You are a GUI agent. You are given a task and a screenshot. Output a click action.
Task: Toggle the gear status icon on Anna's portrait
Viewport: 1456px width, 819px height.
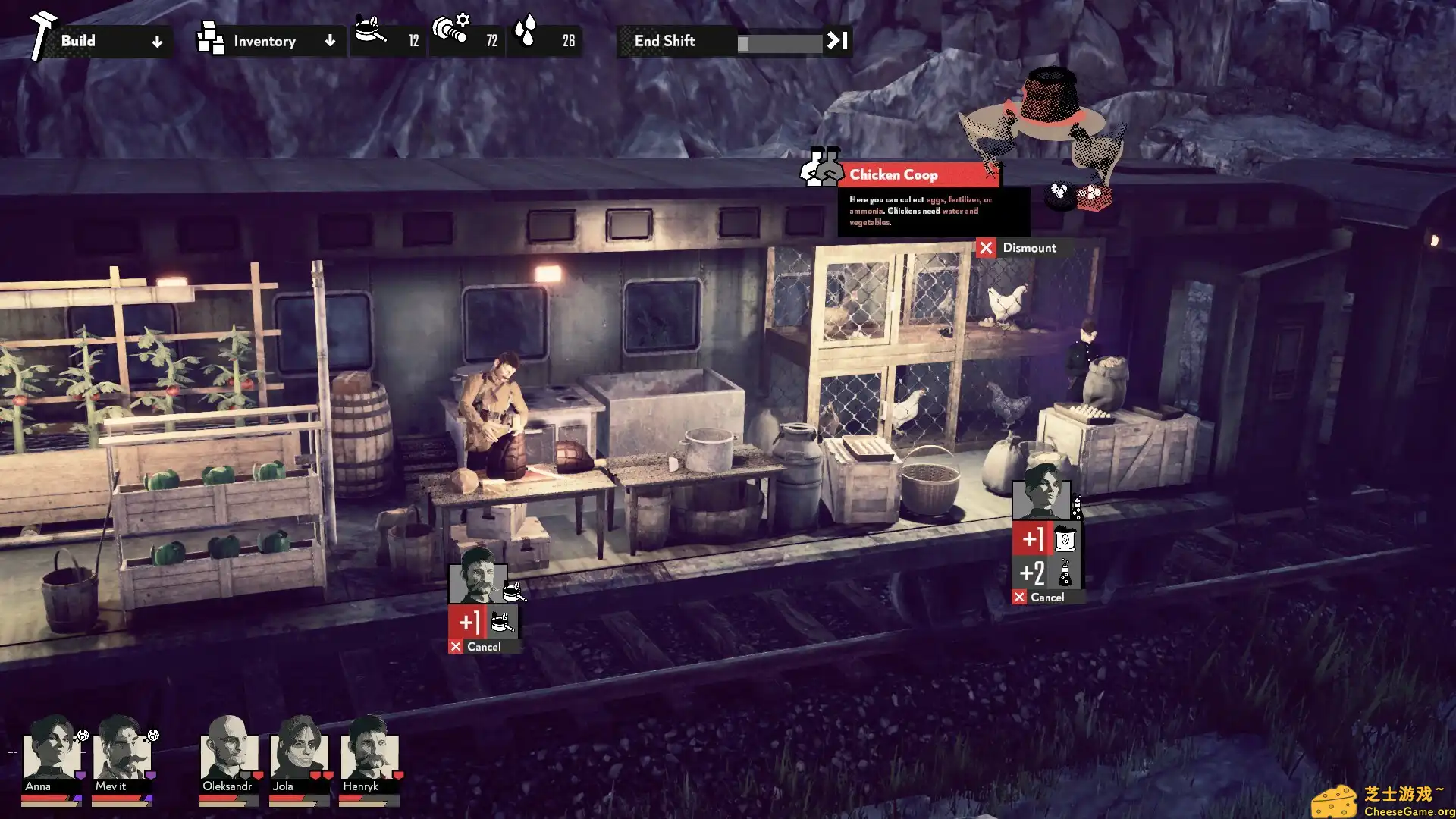tap(83, 736)
